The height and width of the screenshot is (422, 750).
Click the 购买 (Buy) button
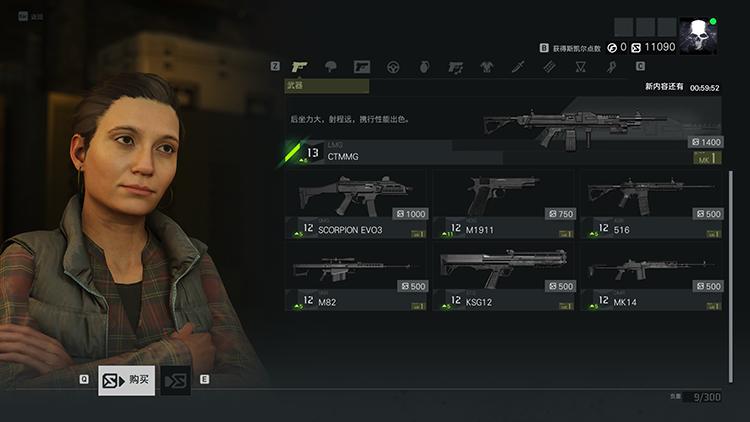click(x=127, y=380)
